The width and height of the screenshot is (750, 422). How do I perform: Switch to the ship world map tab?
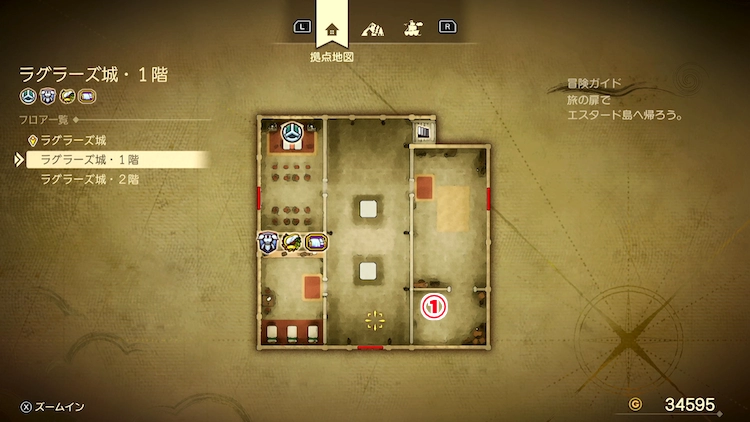point(411,27)
